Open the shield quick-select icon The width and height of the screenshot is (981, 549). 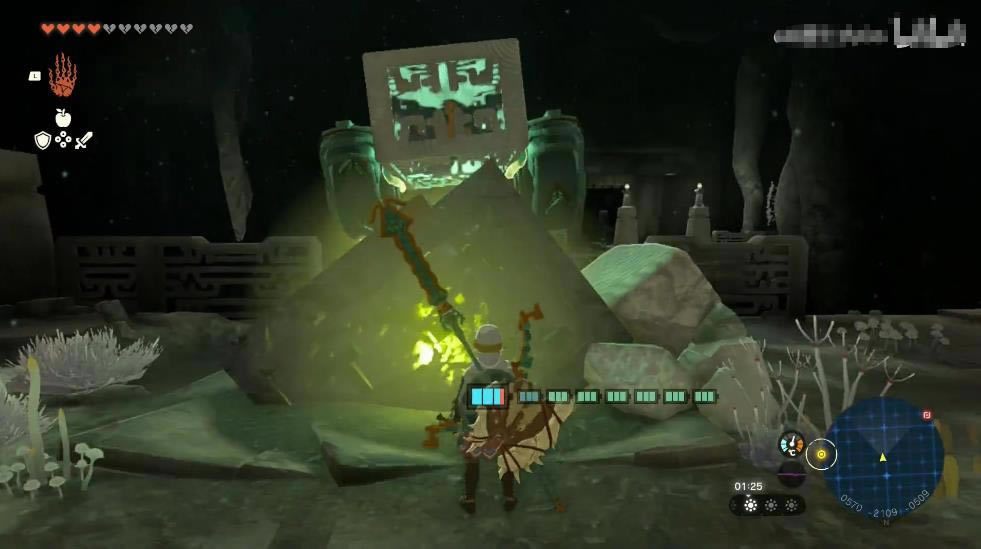pos(42,141)
